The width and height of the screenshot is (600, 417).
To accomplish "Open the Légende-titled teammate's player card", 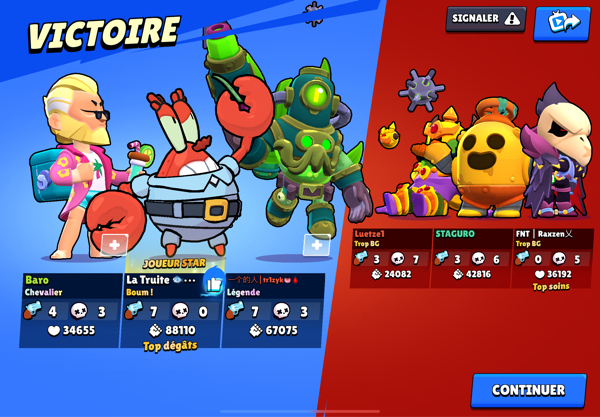I will tap(273, 310).
